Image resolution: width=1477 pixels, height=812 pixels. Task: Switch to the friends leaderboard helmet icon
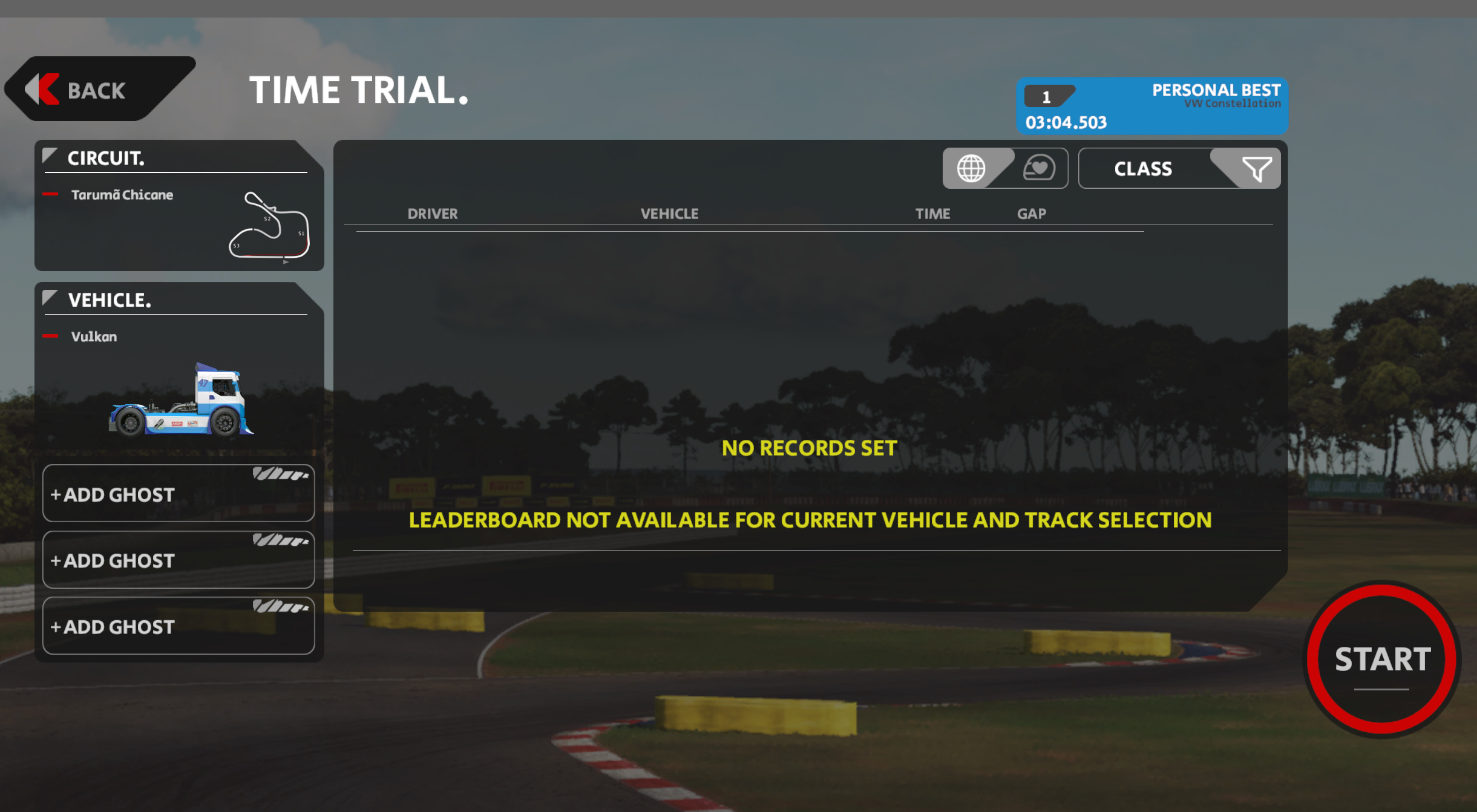1039,168
